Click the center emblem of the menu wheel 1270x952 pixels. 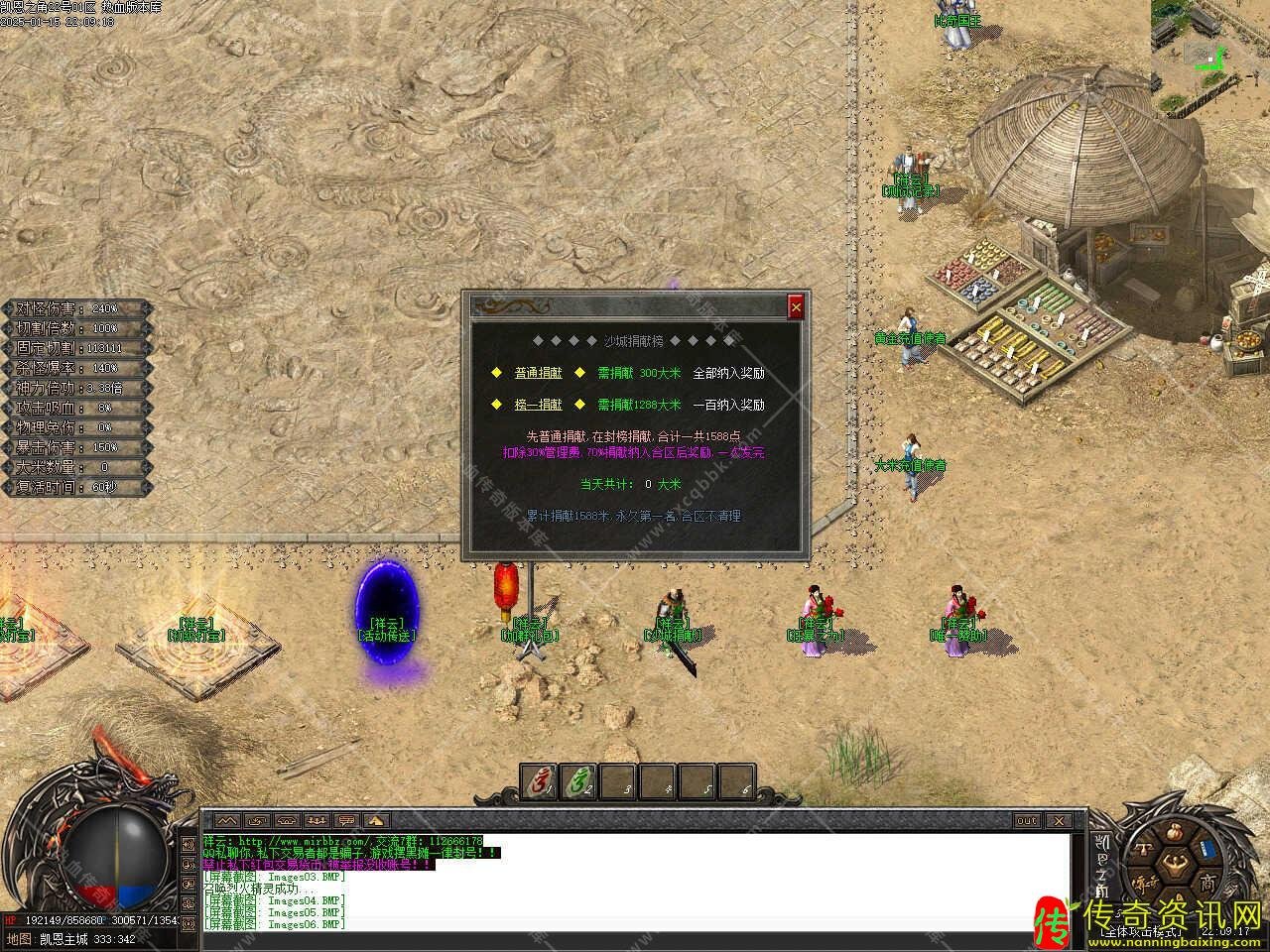coord(1177,866)
